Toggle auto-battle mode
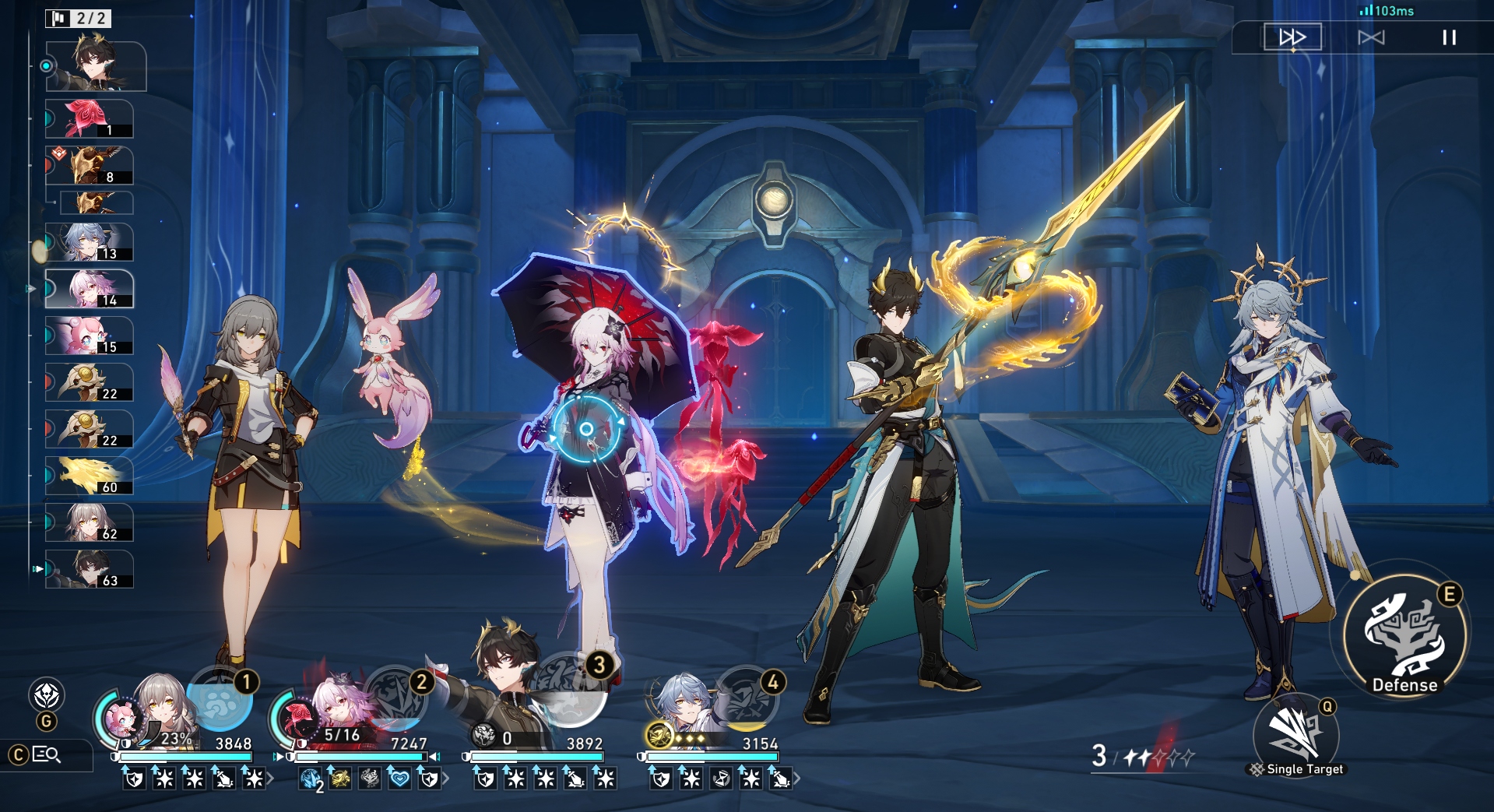The height and width of the screenshot is (812, 1494). coord(1371,37)
